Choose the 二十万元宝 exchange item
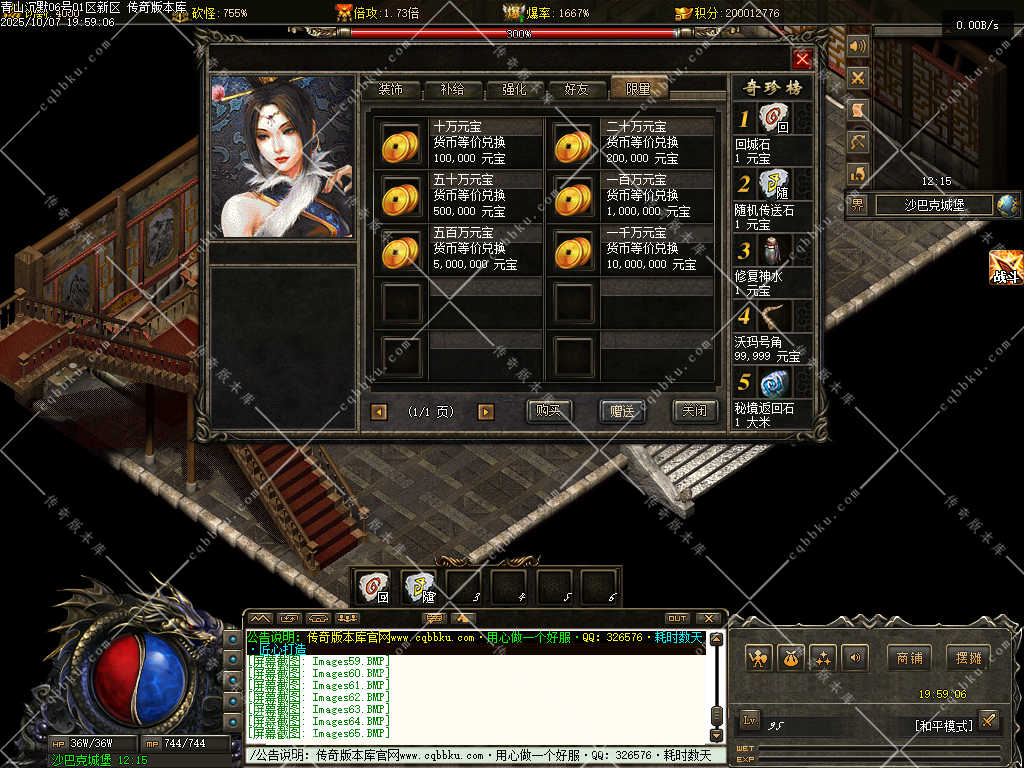The width and height of the screenshot is (1024, 768). tap(574, 144)
